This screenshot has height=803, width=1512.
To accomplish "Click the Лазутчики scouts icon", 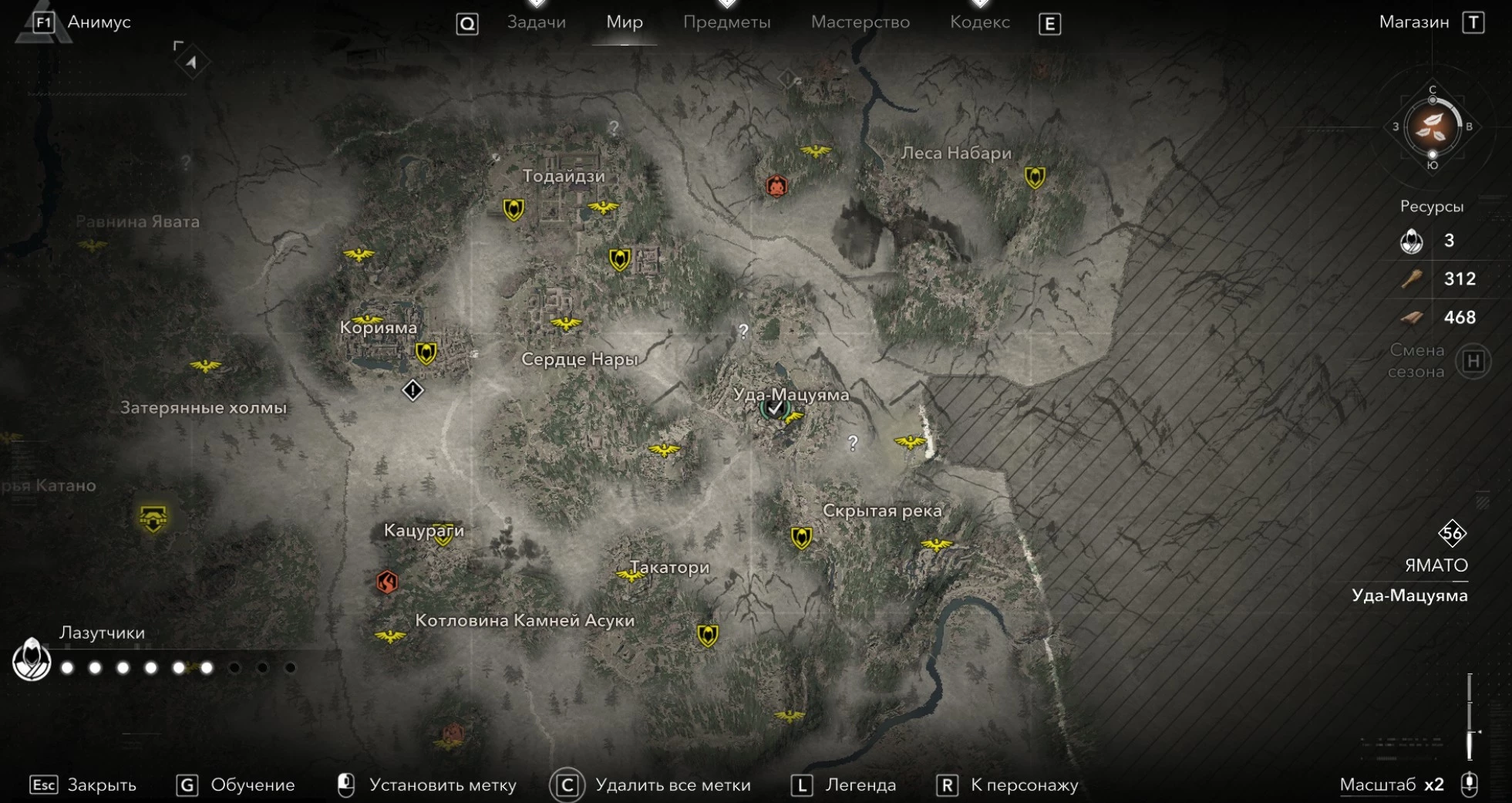I will [32, 660].
